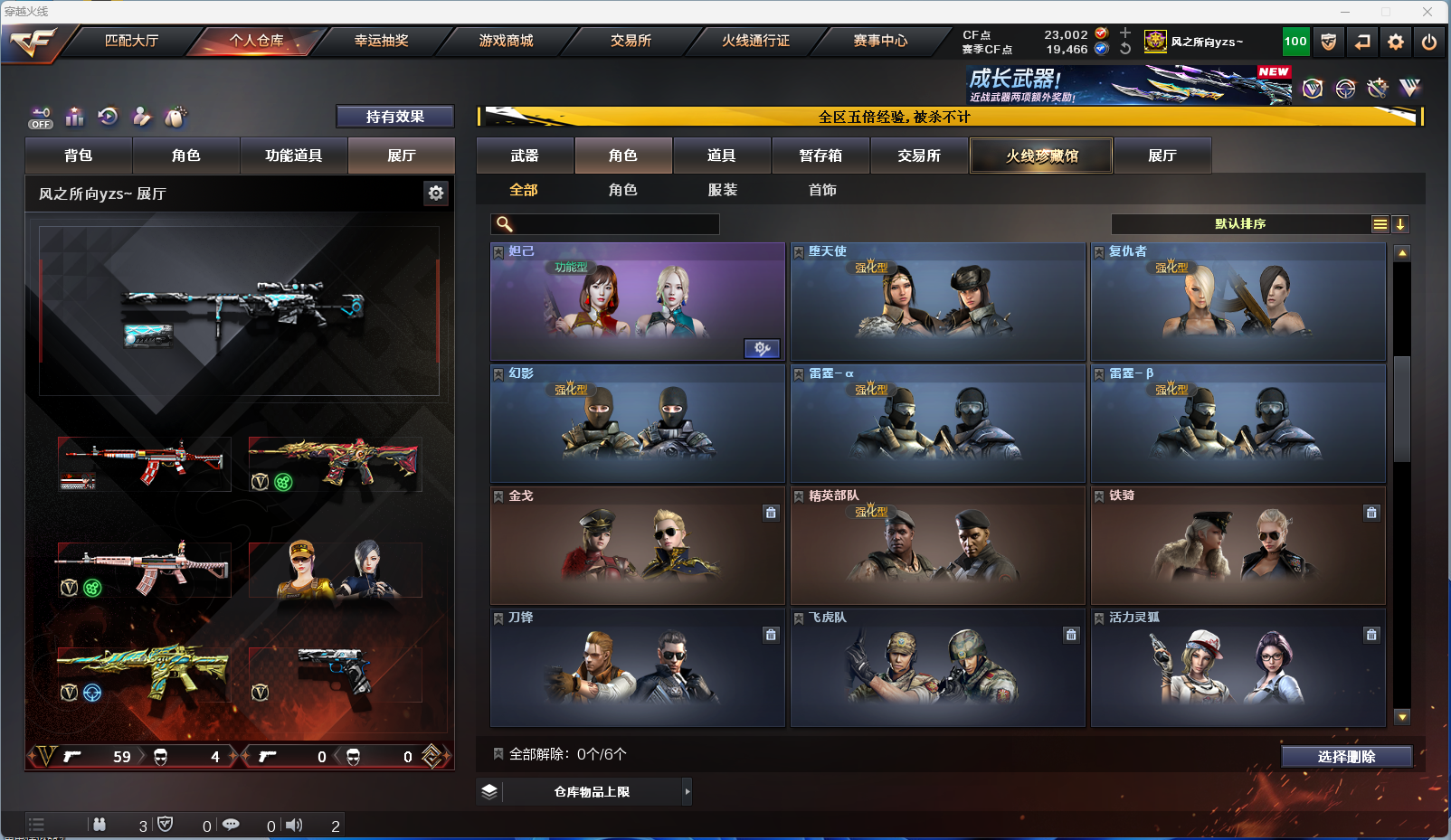Select the 功能道具 tab
This screenshot has height=840, width=1451.
point(293,156)
